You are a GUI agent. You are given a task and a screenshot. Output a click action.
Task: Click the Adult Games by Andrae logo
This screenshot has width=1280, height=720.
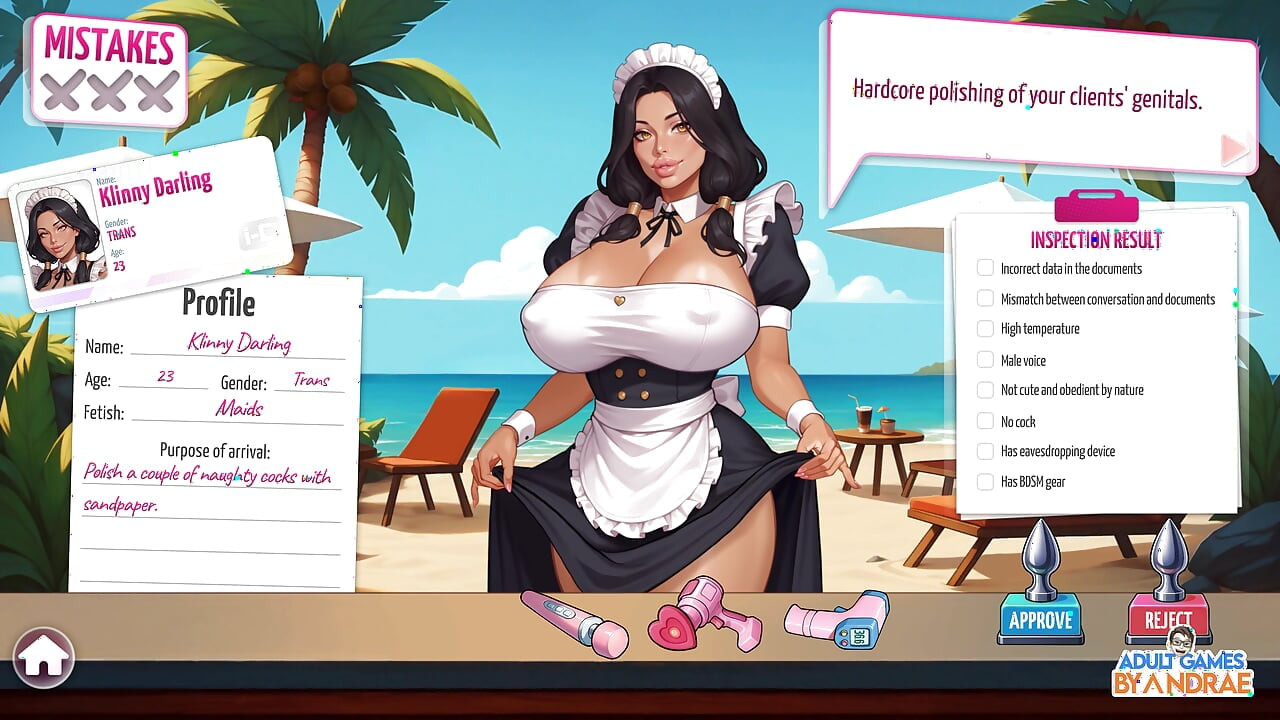pos(1180,670)
